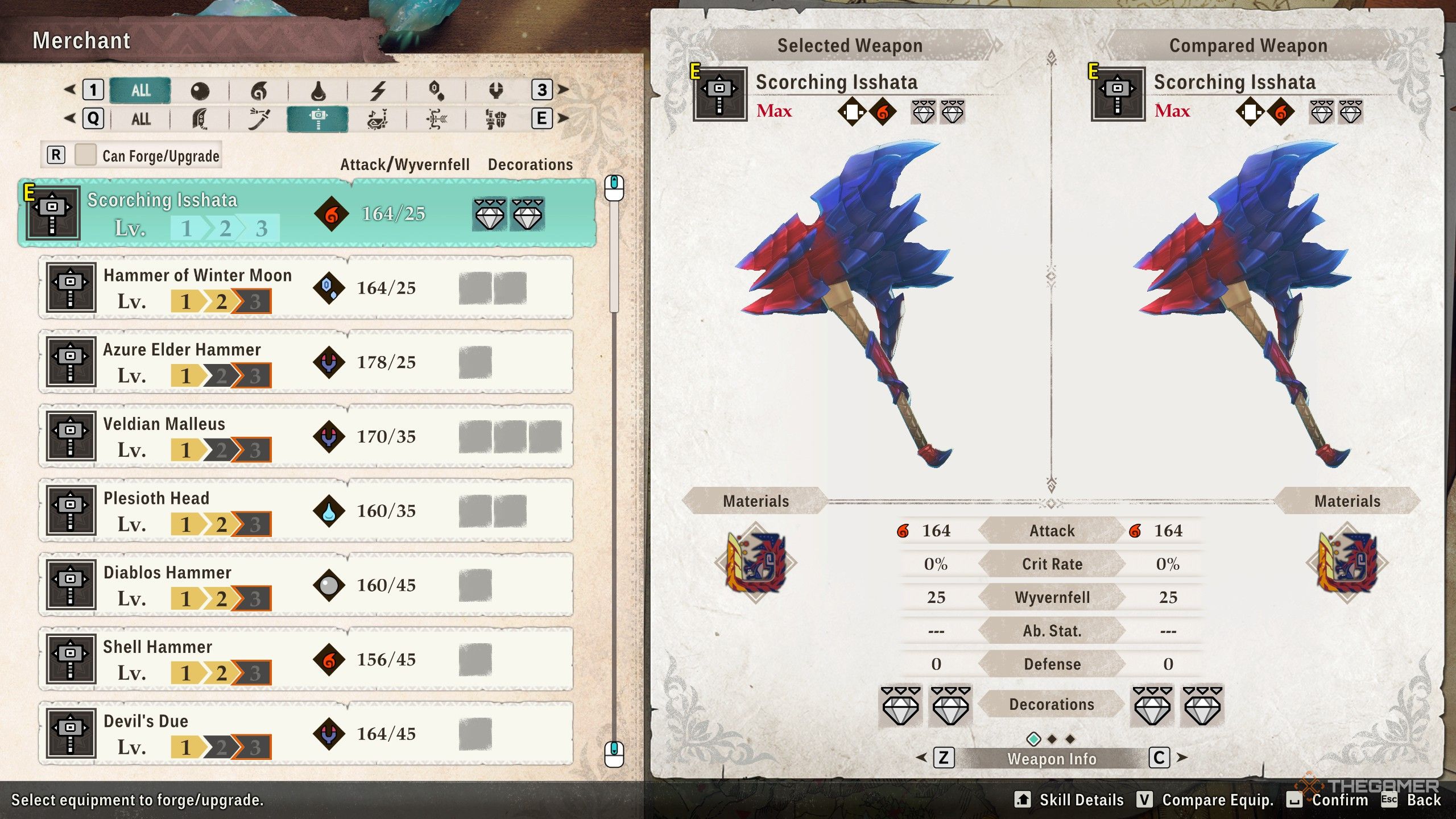Pick the Devil's Due hammer
The image size is (1456, 819).
tap(305, 734)
